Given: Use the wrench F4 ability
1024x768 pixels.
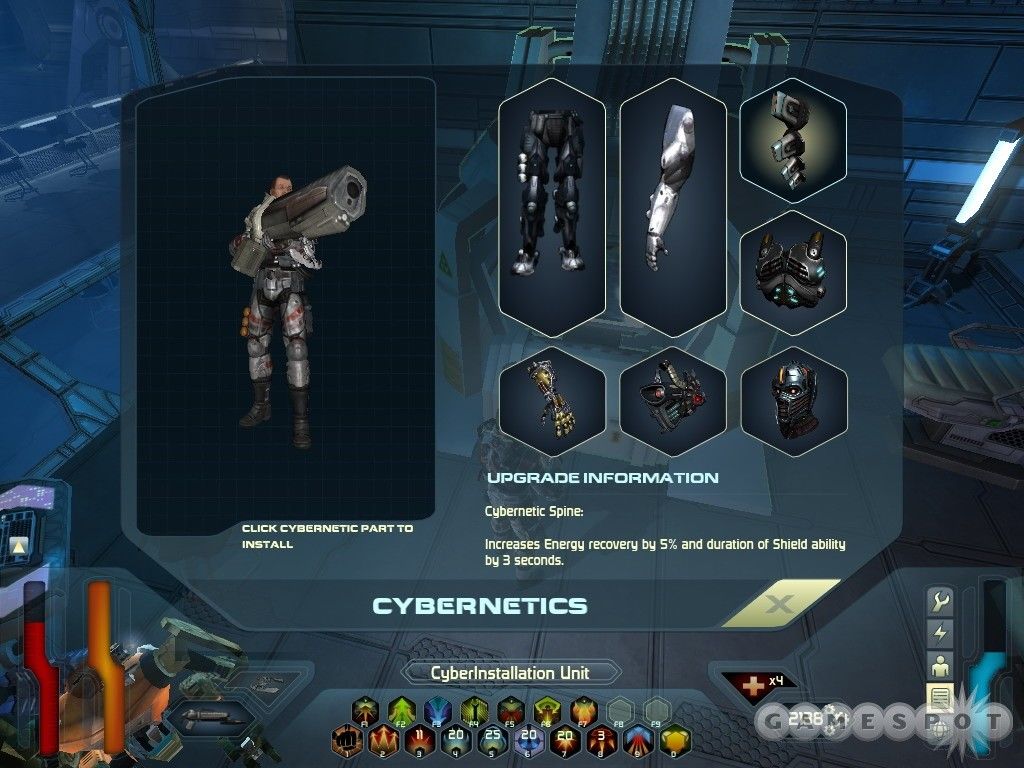Looking at the screenshot, I should [x=474, y=711].
